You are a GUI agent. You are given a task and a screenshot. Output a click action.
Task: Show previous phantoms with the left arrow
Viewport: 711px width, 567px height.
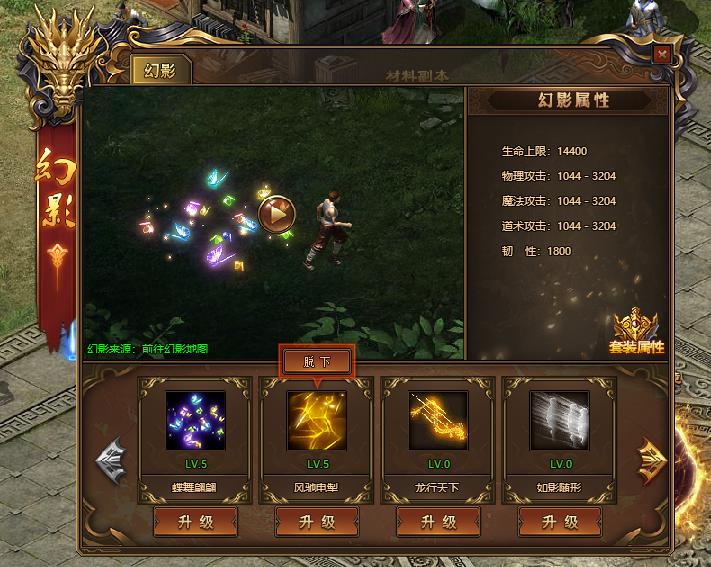click(x=110, y=458)
